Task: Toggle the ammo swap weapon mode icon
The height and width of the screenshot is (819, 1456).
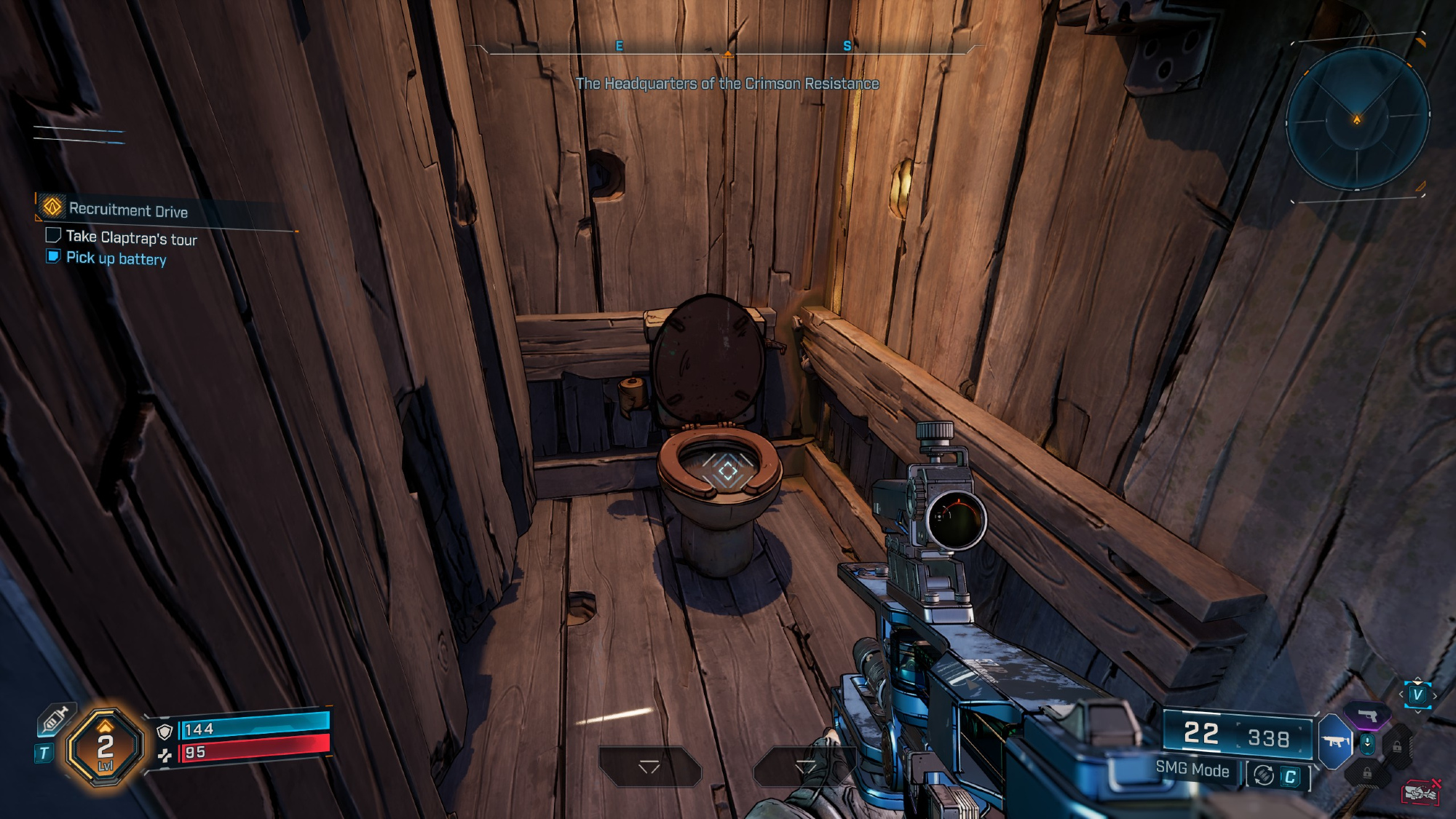Action: pyautogui.click(x=1265, y=776)
